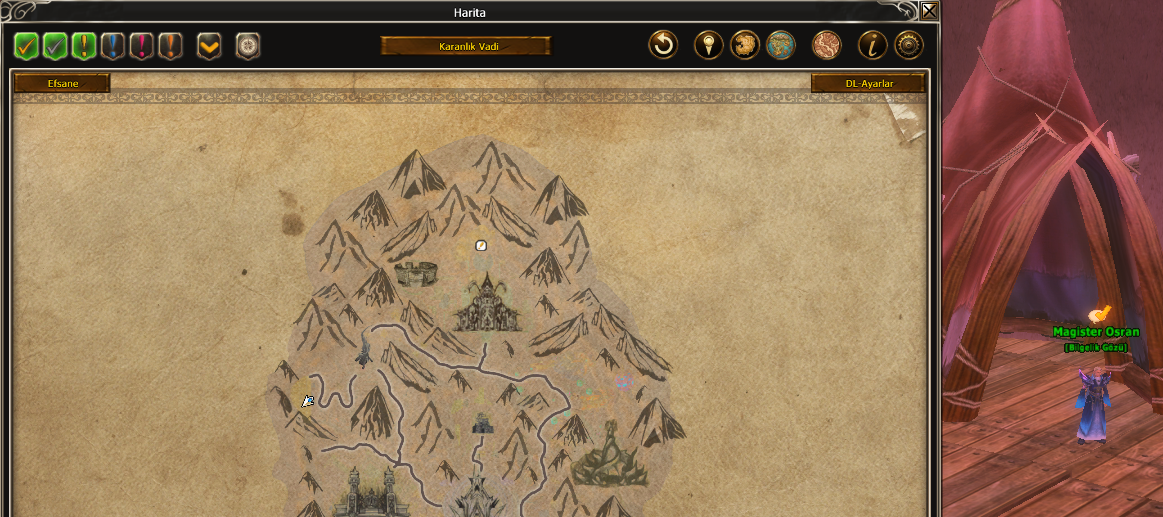Screen dimensions: 1163x517
Task: Open the red-brown cracked terrain map icon
Action: click(x=826, y=45)
